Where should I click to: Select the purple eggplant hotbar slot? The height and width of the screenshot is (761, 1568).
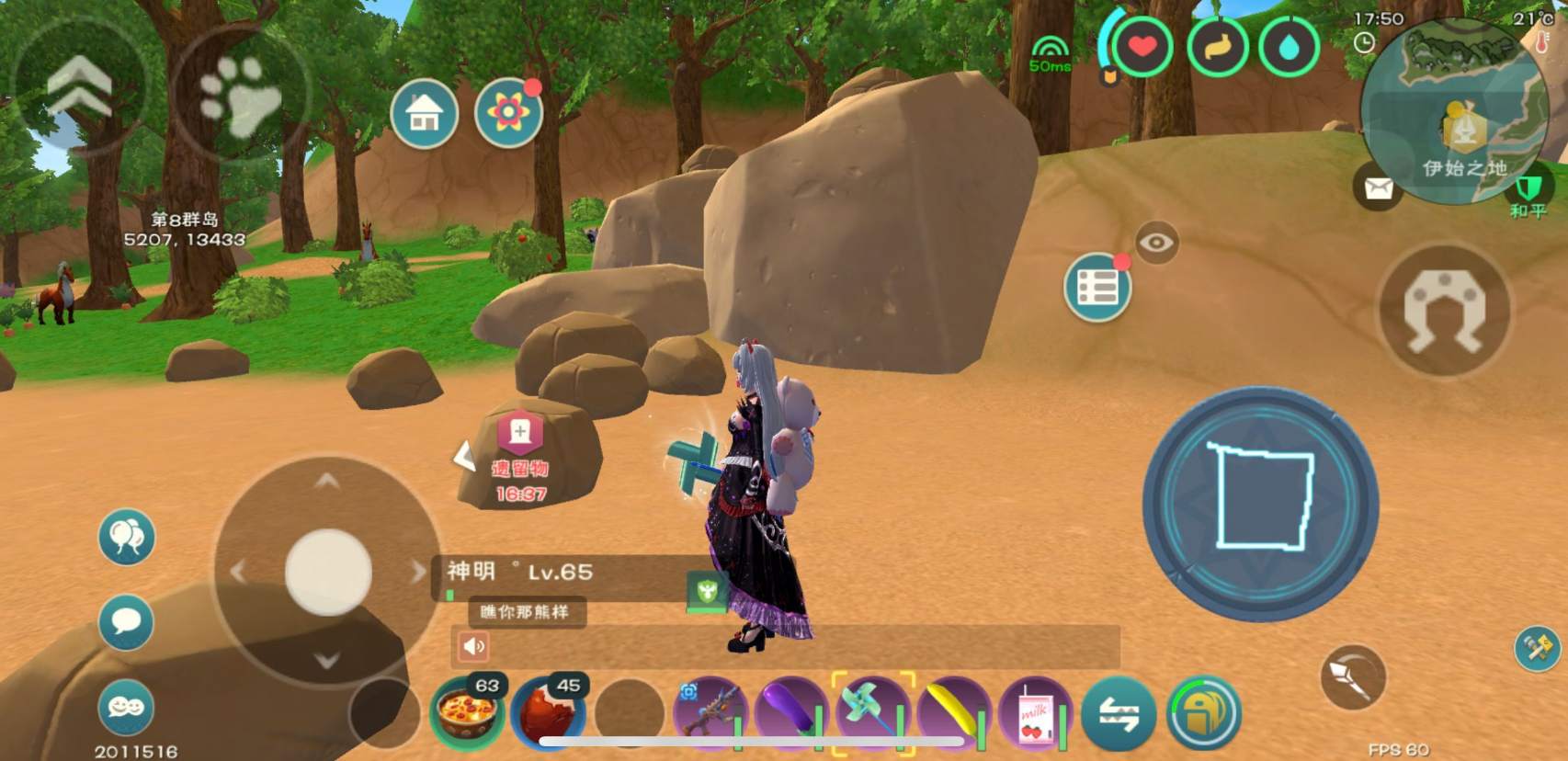click(x=790, y=711)
